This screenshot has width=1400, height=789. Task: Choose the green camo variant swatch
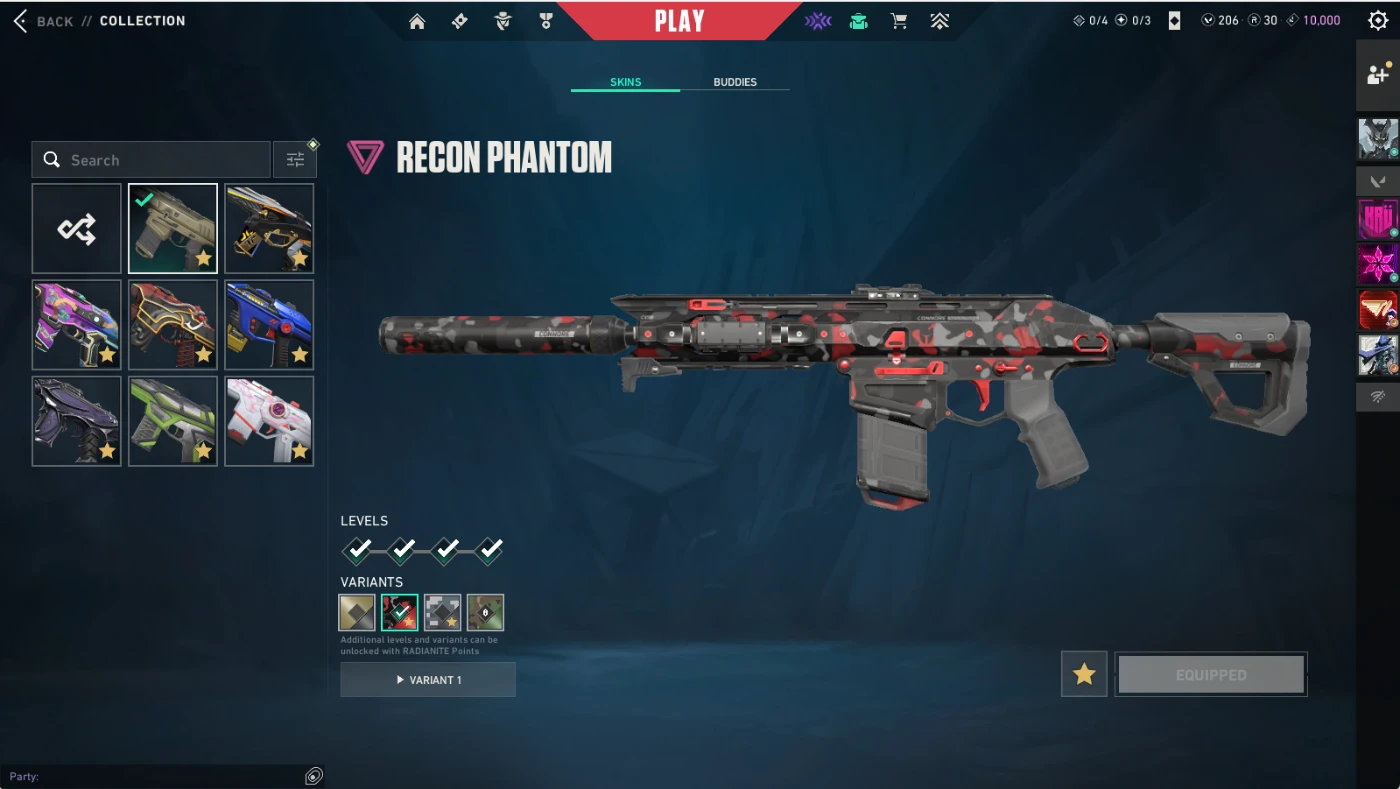coord(485,612)
